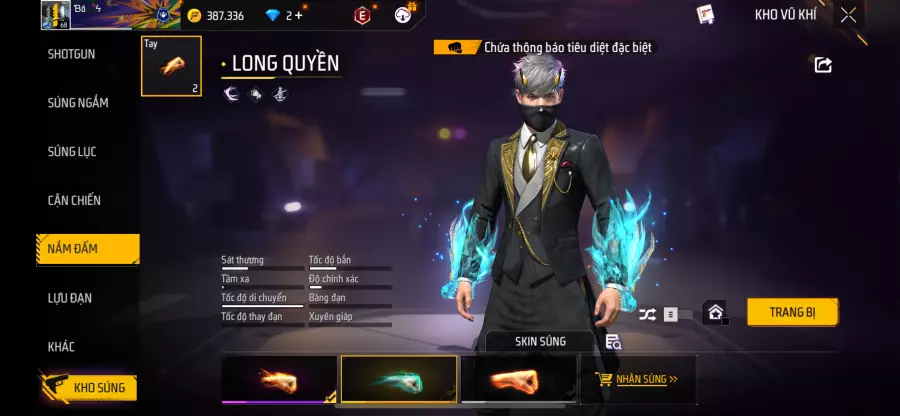The height and width of the screenshot is (416, 900).
Task: Pick the orange plain fist skin thumbnail
Action: pyautogui.click(x=518, y=379)
